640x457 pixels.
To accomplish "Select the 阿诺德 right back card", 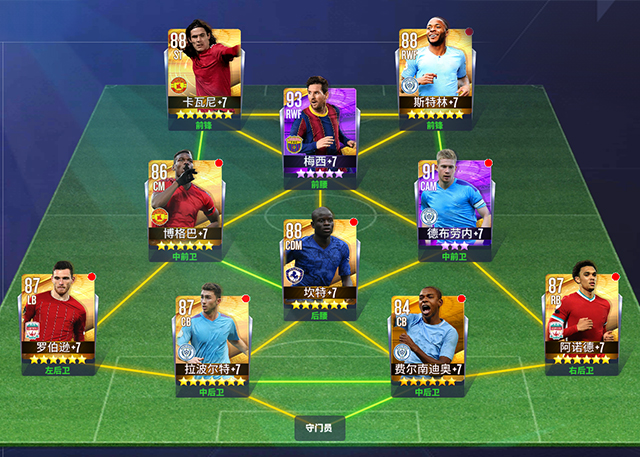I will pos(580,318).
